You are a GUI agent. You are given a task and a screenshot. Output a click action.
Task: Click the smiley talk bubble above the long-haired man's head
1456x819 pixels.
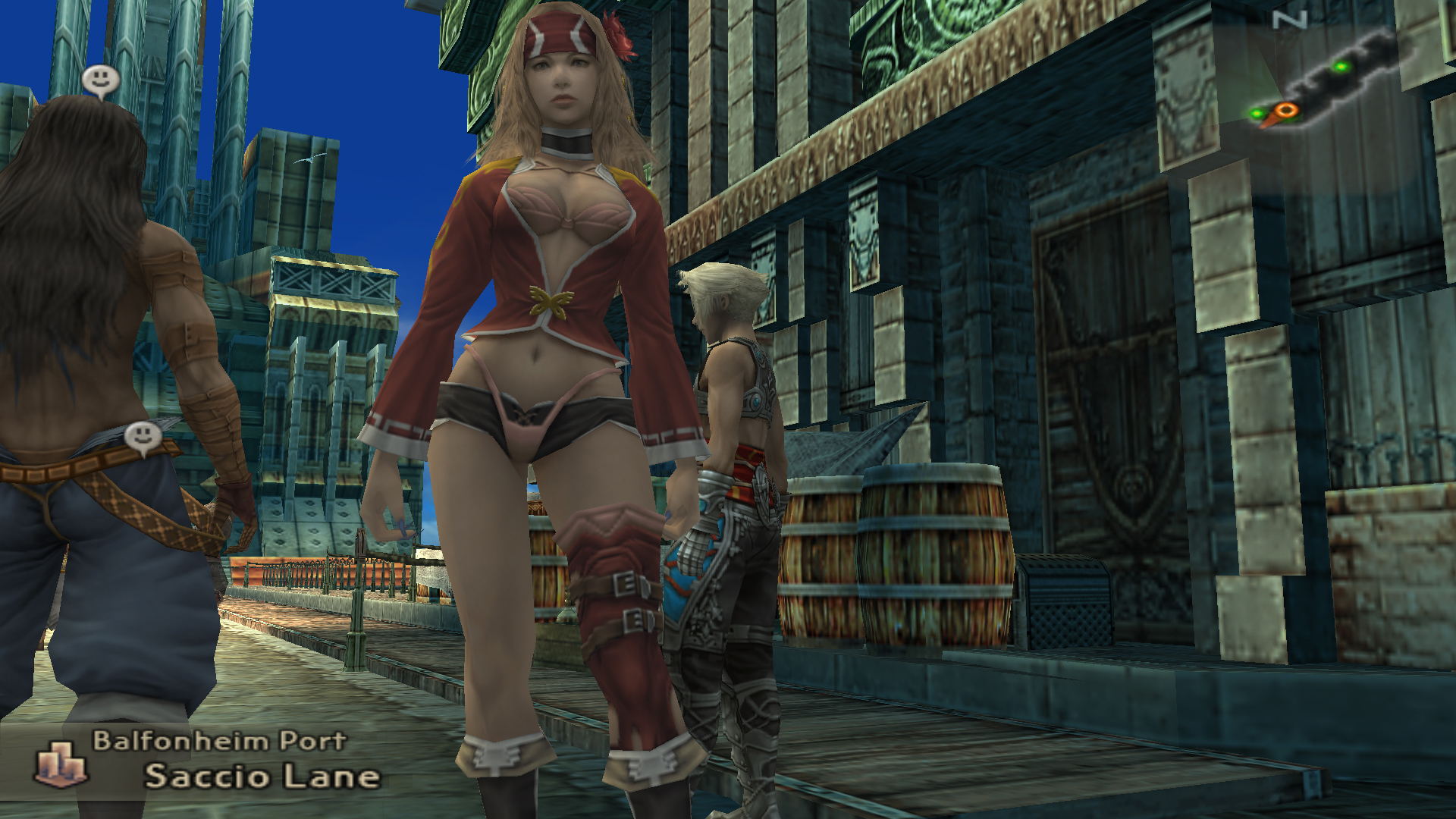(x=100, y=80)
